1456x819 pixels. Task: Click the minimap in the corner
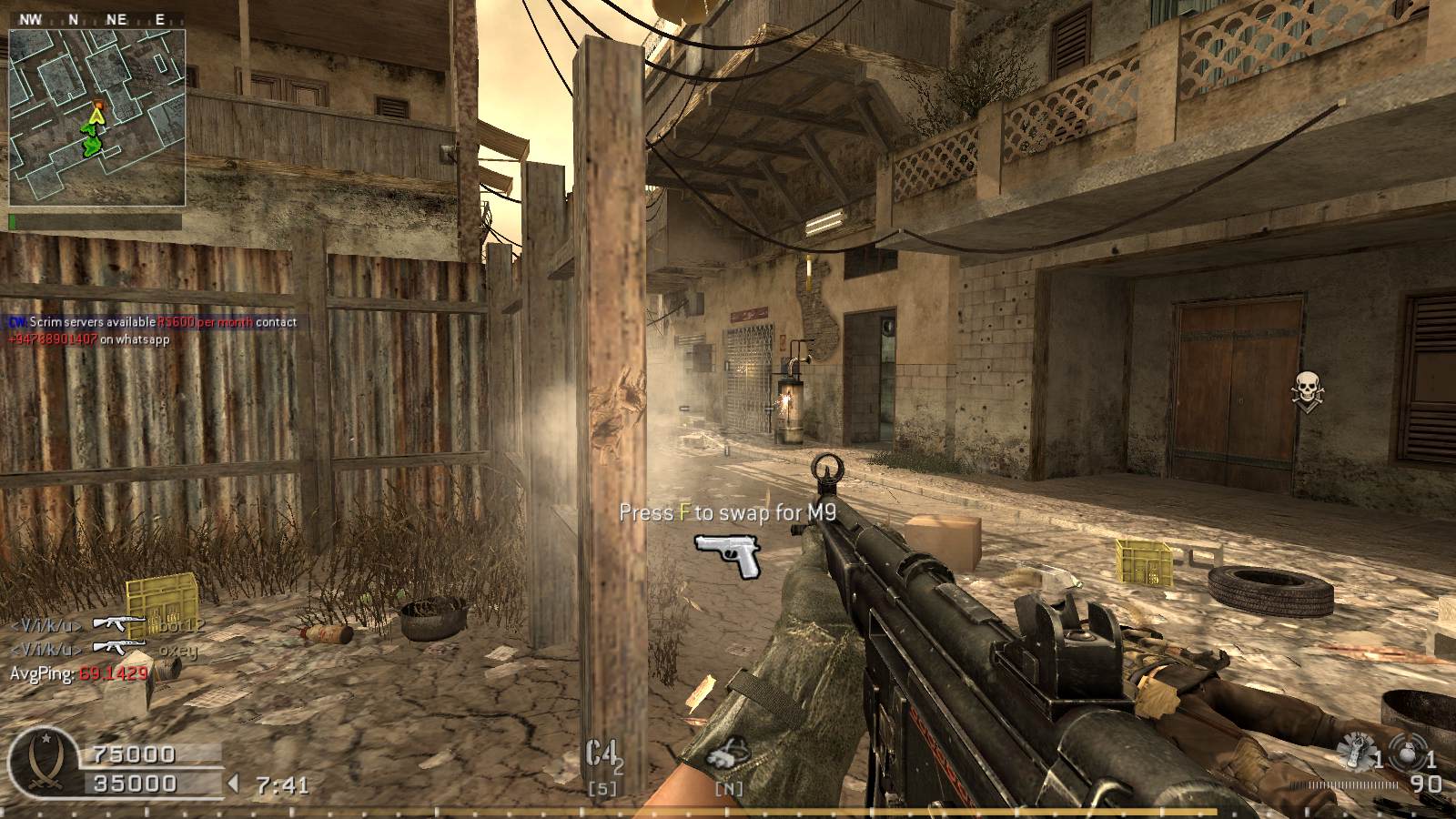(97, 117)
